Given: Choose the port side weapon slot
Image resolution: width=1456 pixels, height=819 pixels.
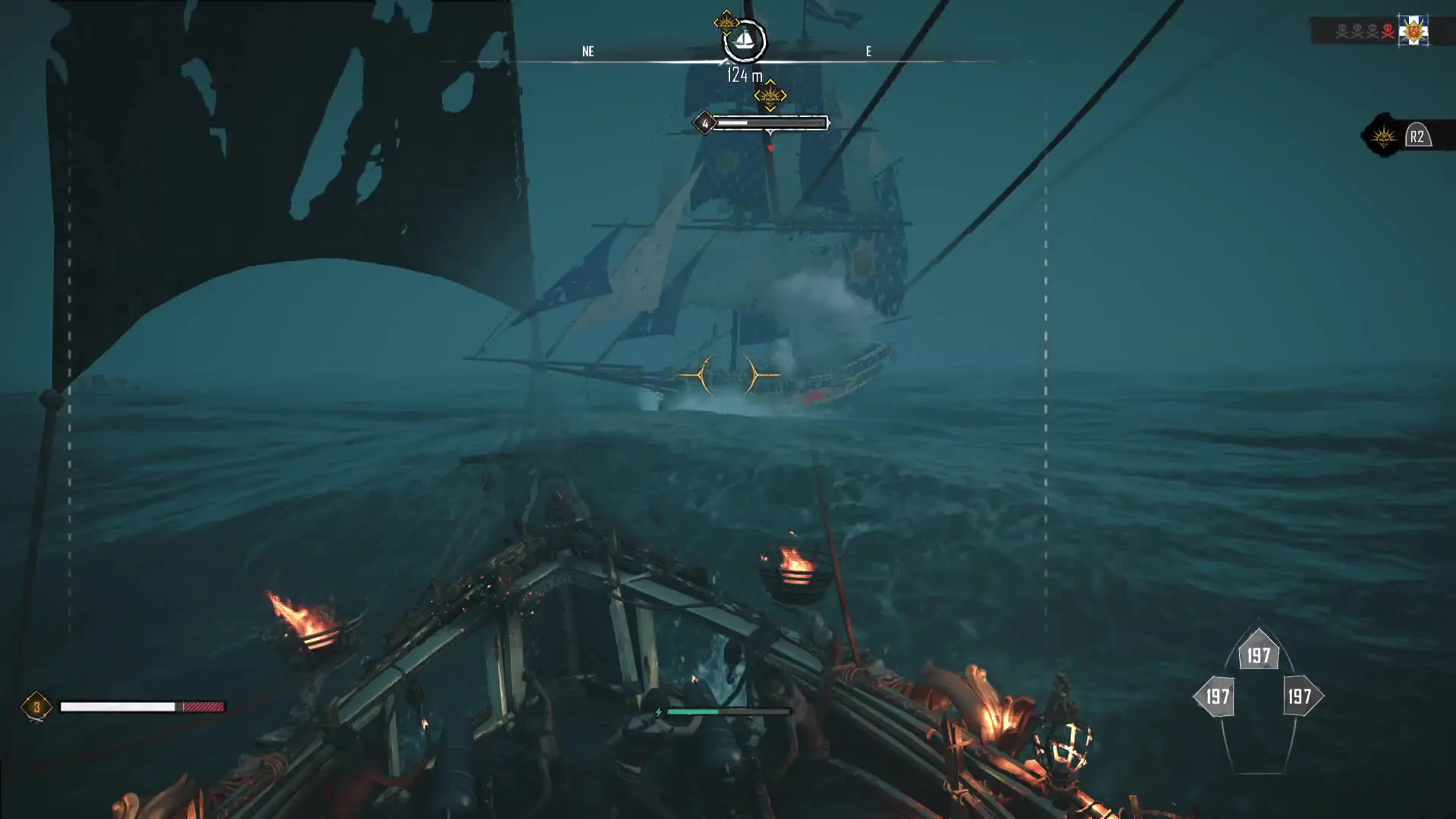Looking at the screenshot, I should coord(1216,696).
